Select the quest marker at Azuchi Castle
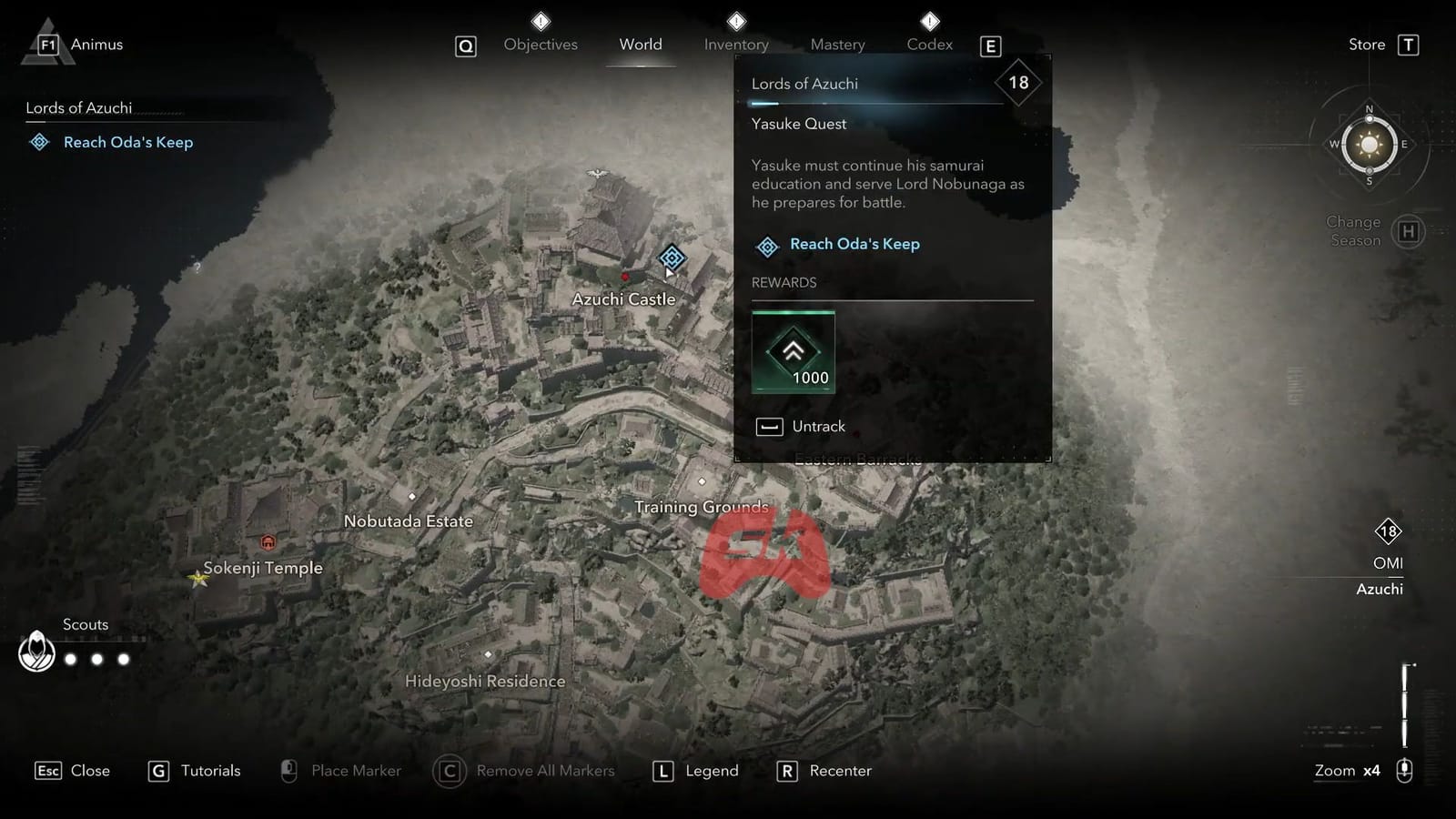The height and width of the screenshot is (819, 1456). [x=671, y=257]
